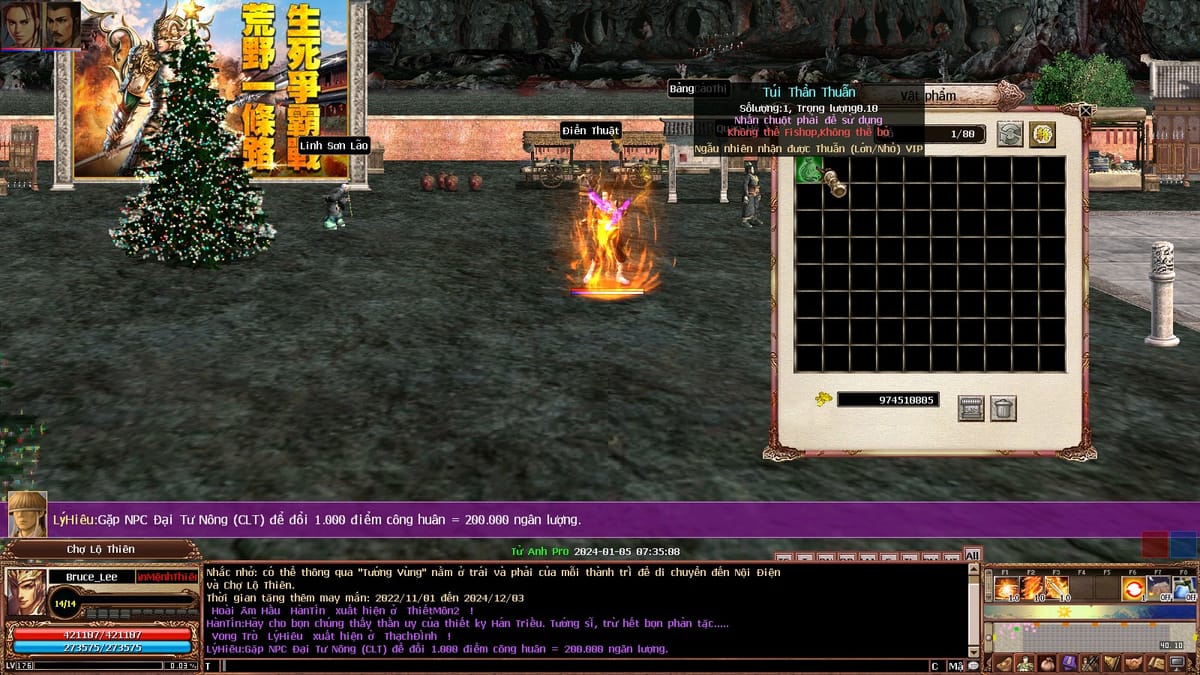The image size is (1200, 675).
Task: Open the character menu icon on bottom bar
Action: pyautogui.click(x=1025, y=663)
